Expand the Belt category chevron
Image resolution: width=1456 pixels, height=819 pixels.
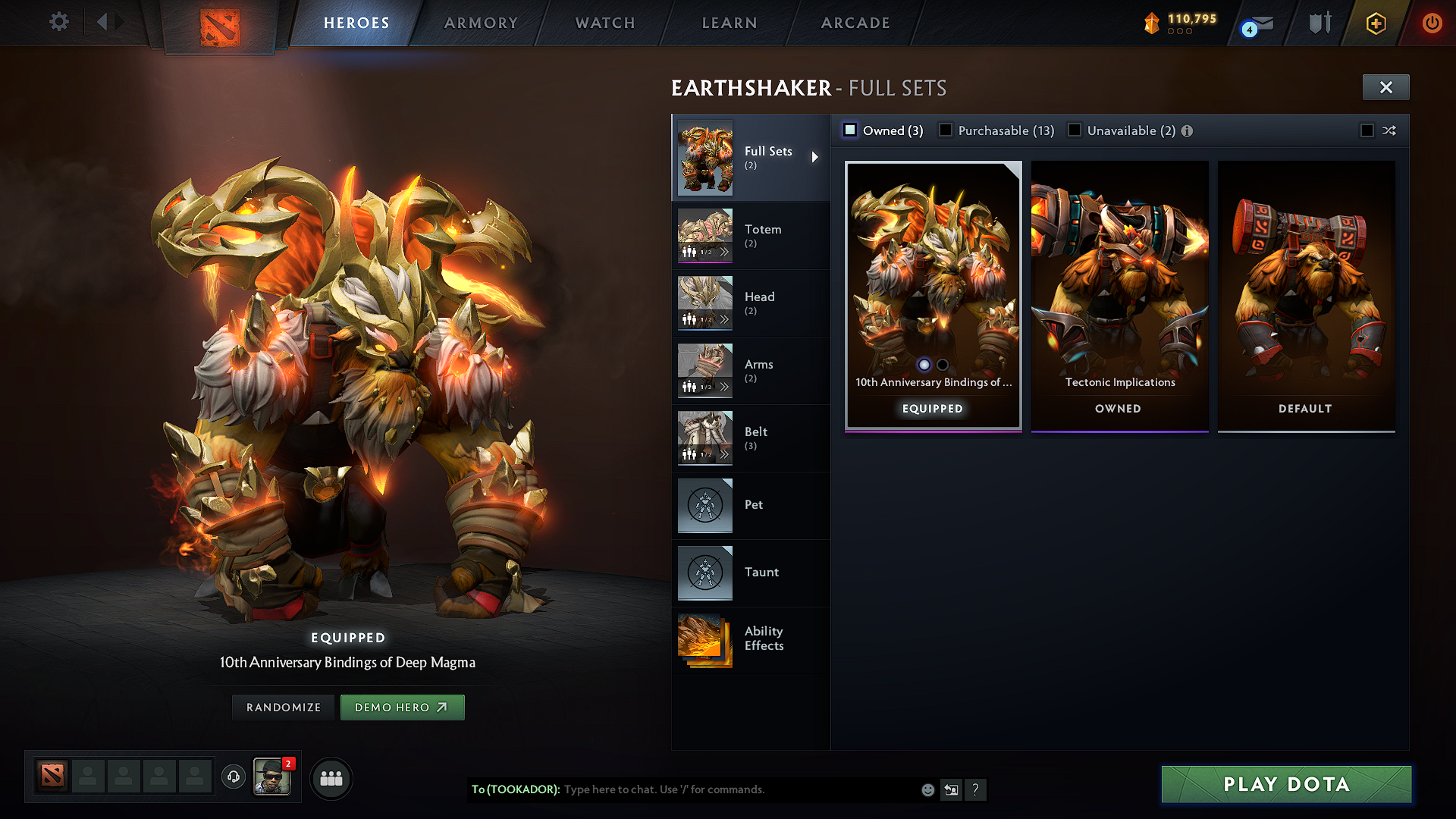(x=726, y=454)
